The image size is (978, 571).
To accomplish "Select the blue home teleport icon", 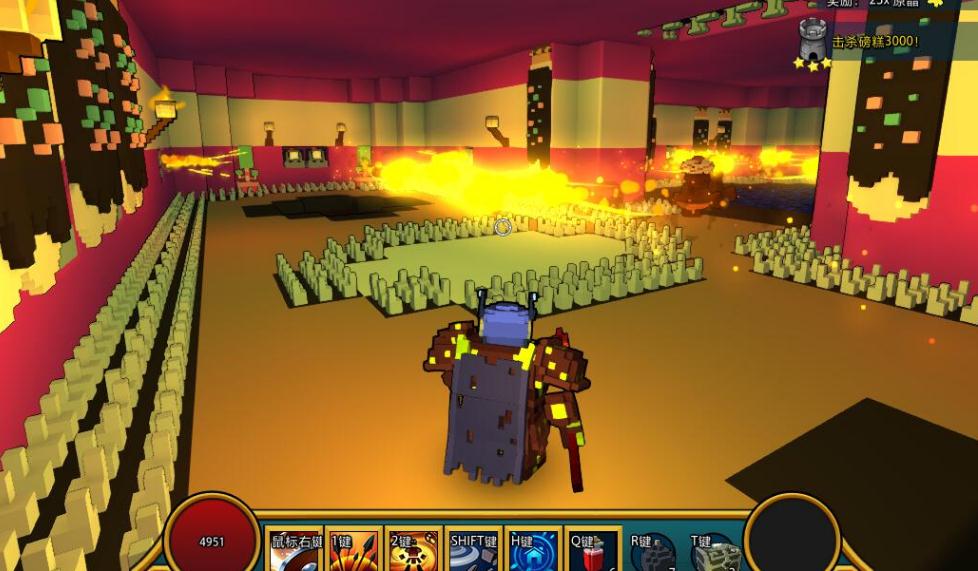I will (x=532, y=552).
